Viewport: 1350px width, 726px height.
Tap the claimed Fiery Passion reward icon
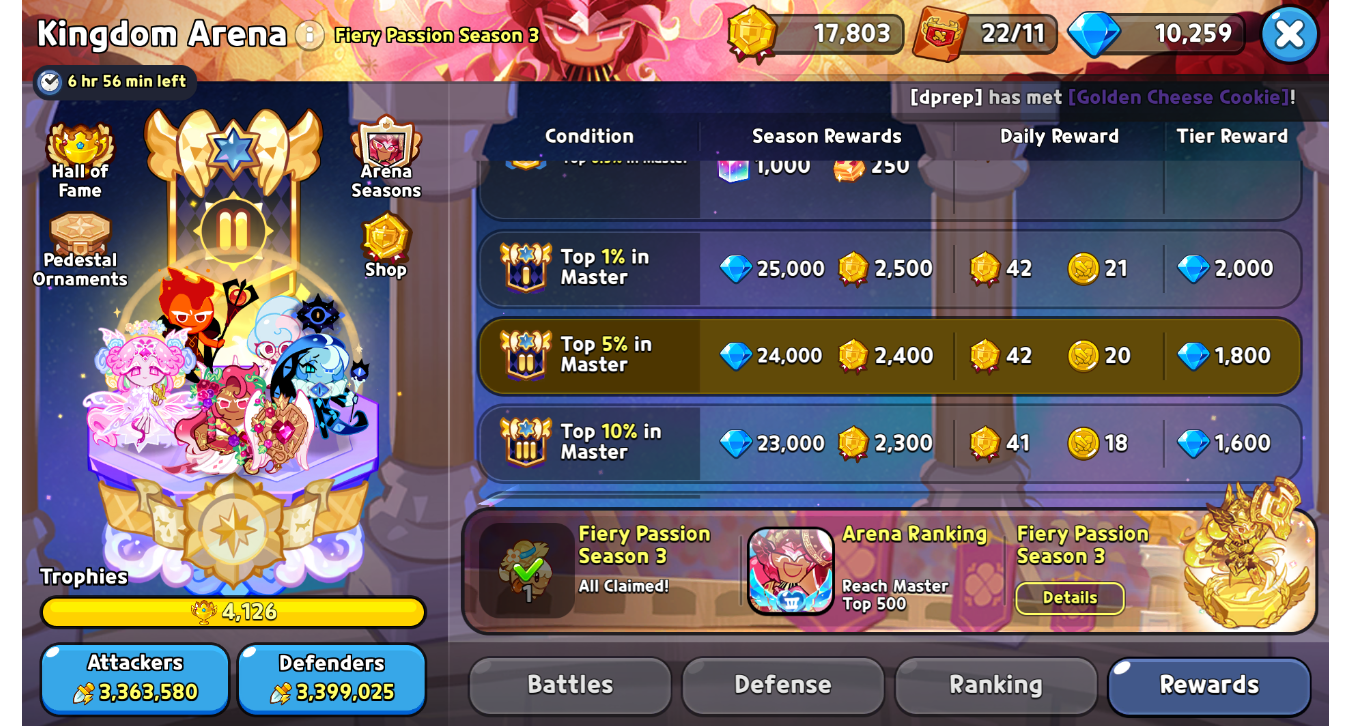click(x=526, y=570)
